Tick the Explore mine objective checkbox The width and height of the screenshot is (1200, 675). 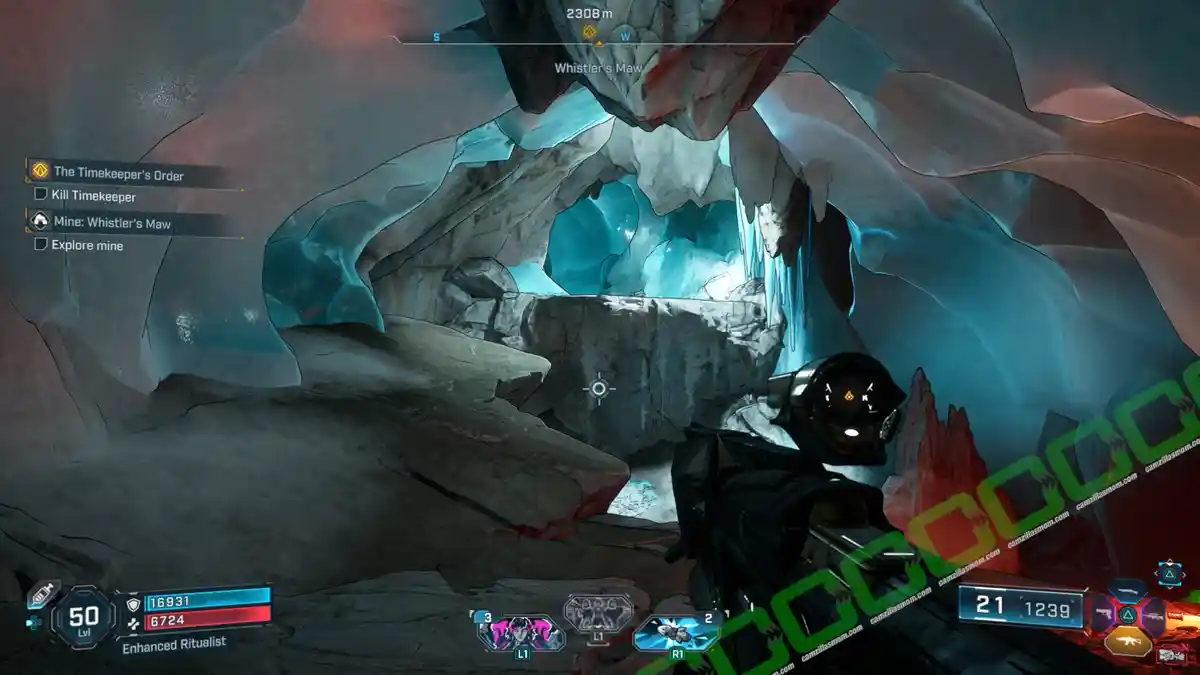[41, 244]
